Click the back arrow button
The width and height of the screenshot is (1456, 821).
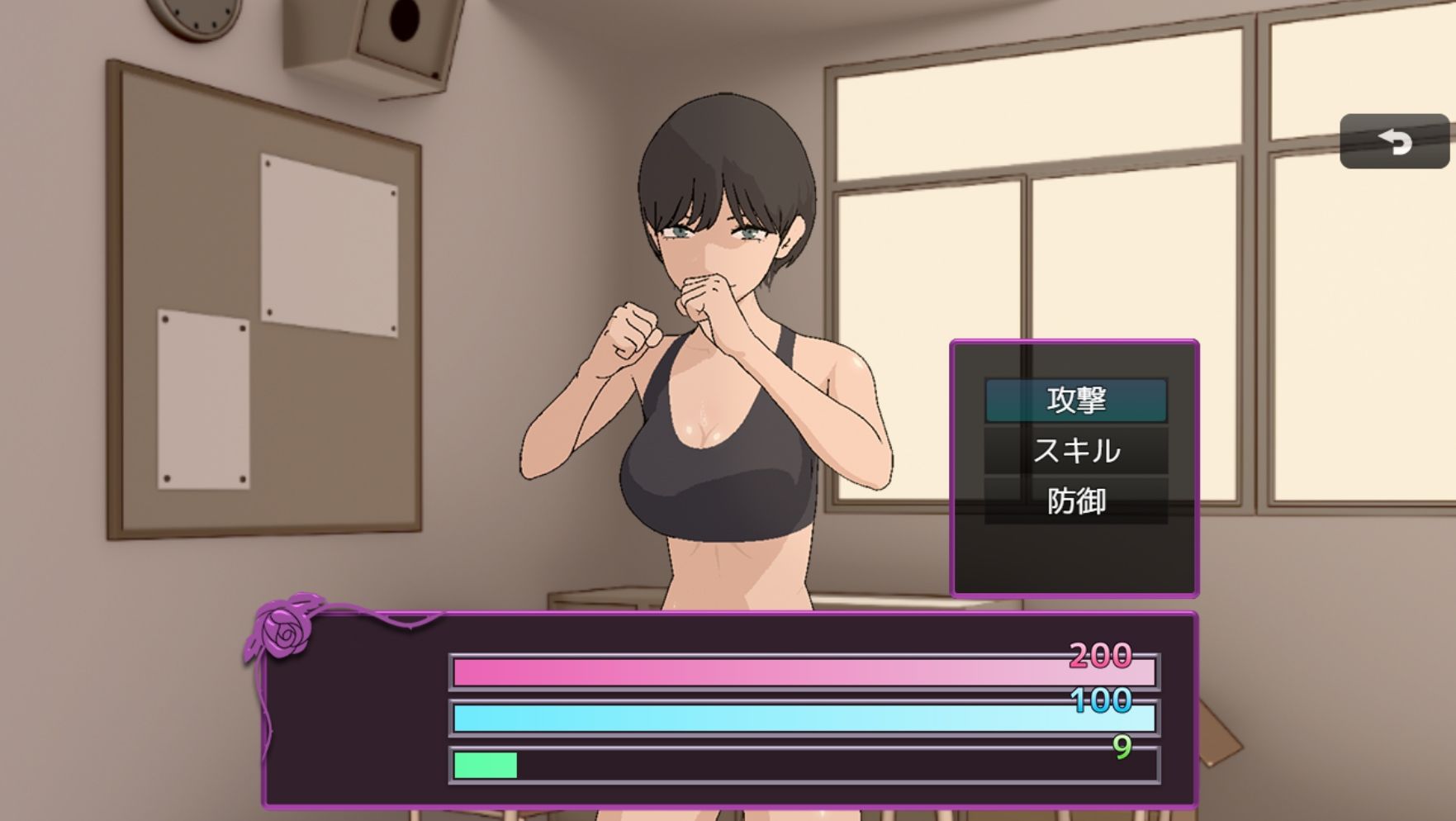pyautogui.click(x=1394, y=142)
